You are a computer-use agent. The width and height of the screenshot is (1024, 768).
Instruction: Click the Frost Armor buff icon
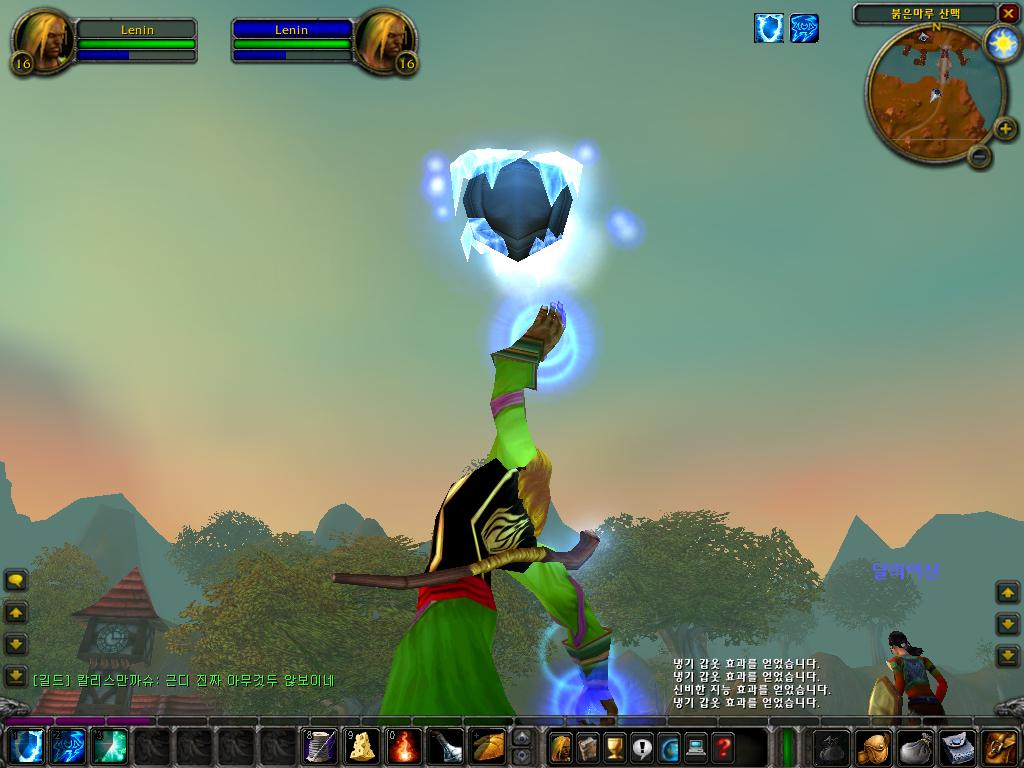pos(768,28)
